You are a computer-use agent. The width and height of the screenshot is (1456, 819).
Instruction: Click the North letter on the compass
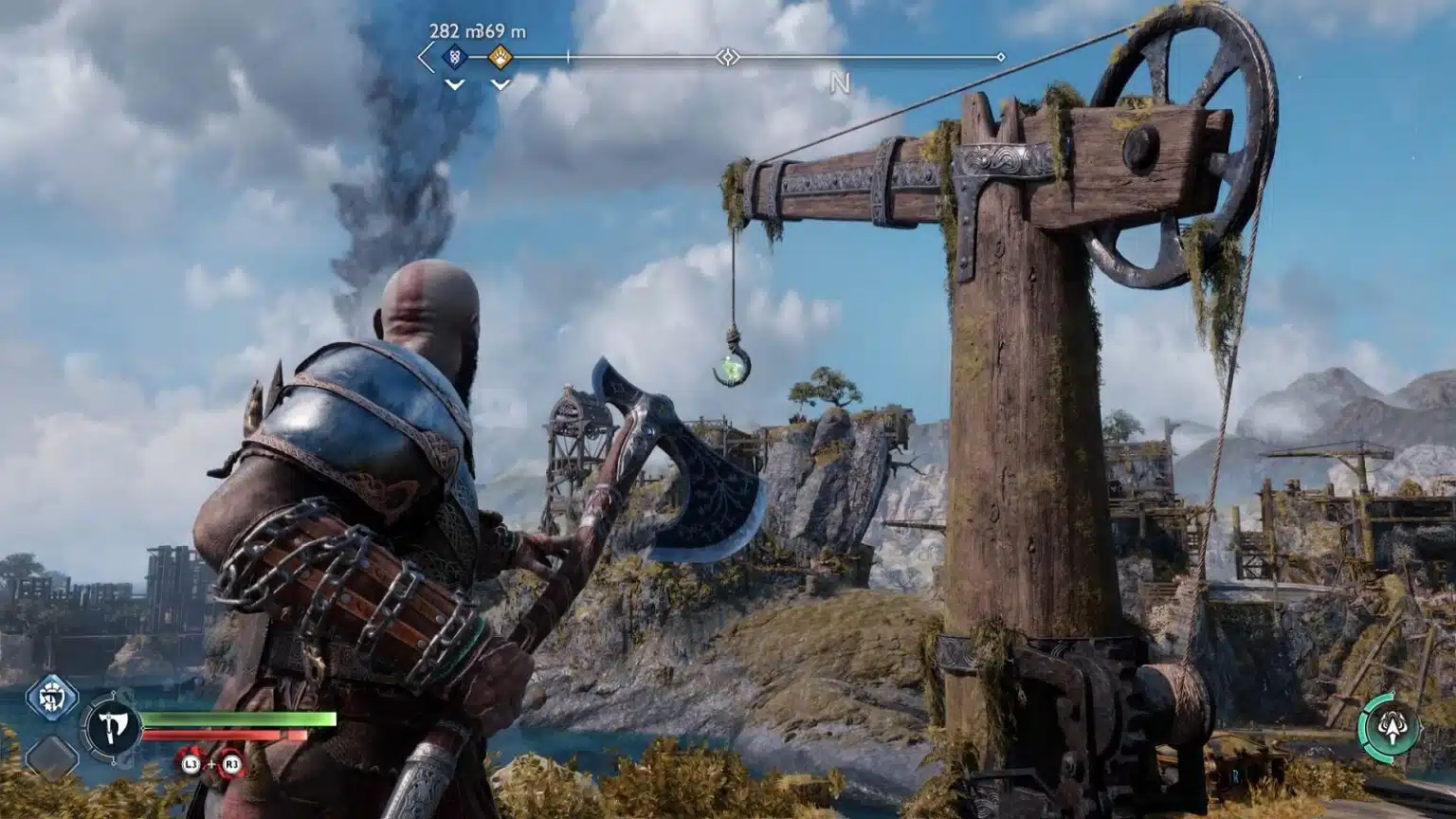point(840,83)
